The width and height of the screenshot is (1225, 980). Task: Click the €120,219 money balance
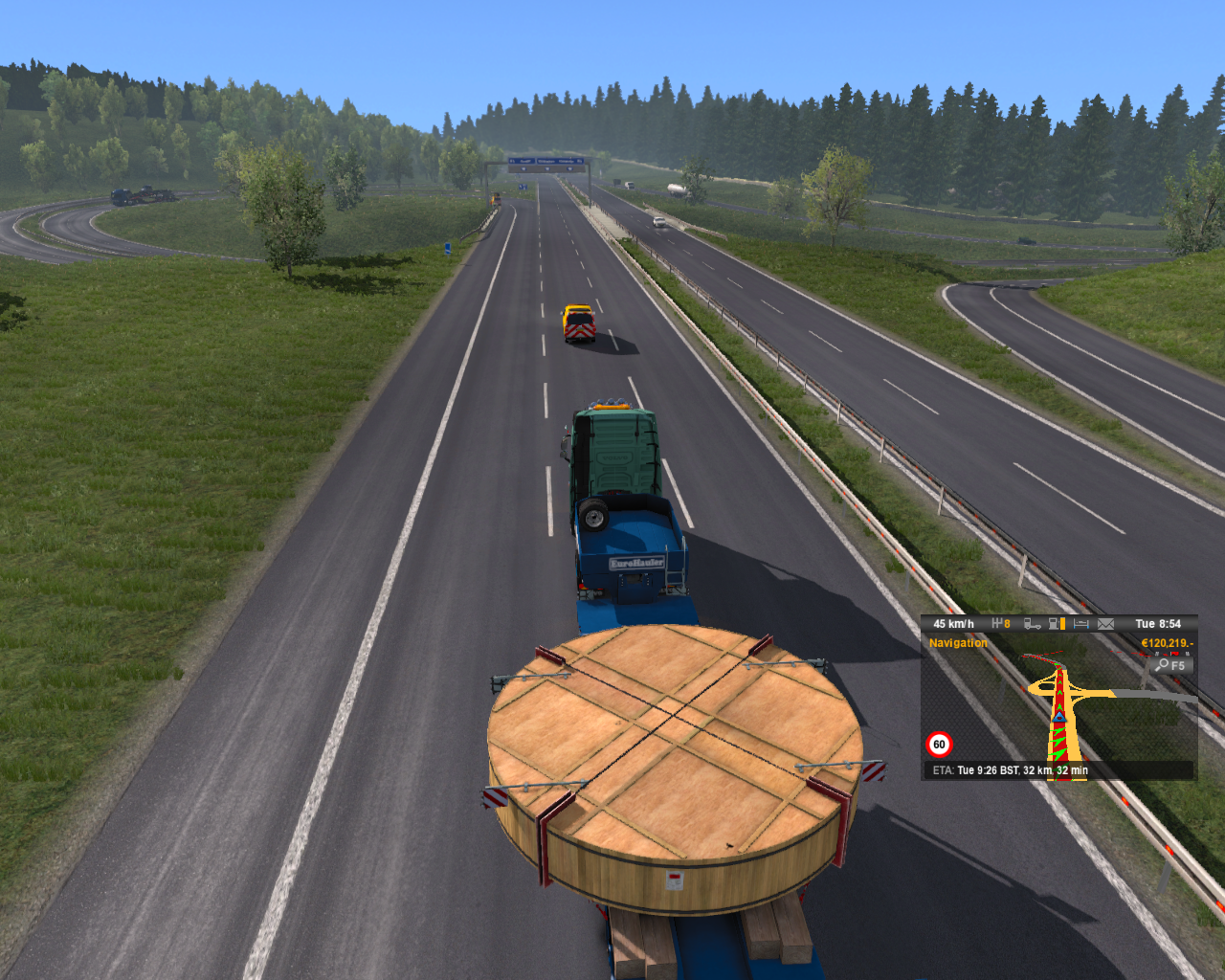[x=1166, y=643]
